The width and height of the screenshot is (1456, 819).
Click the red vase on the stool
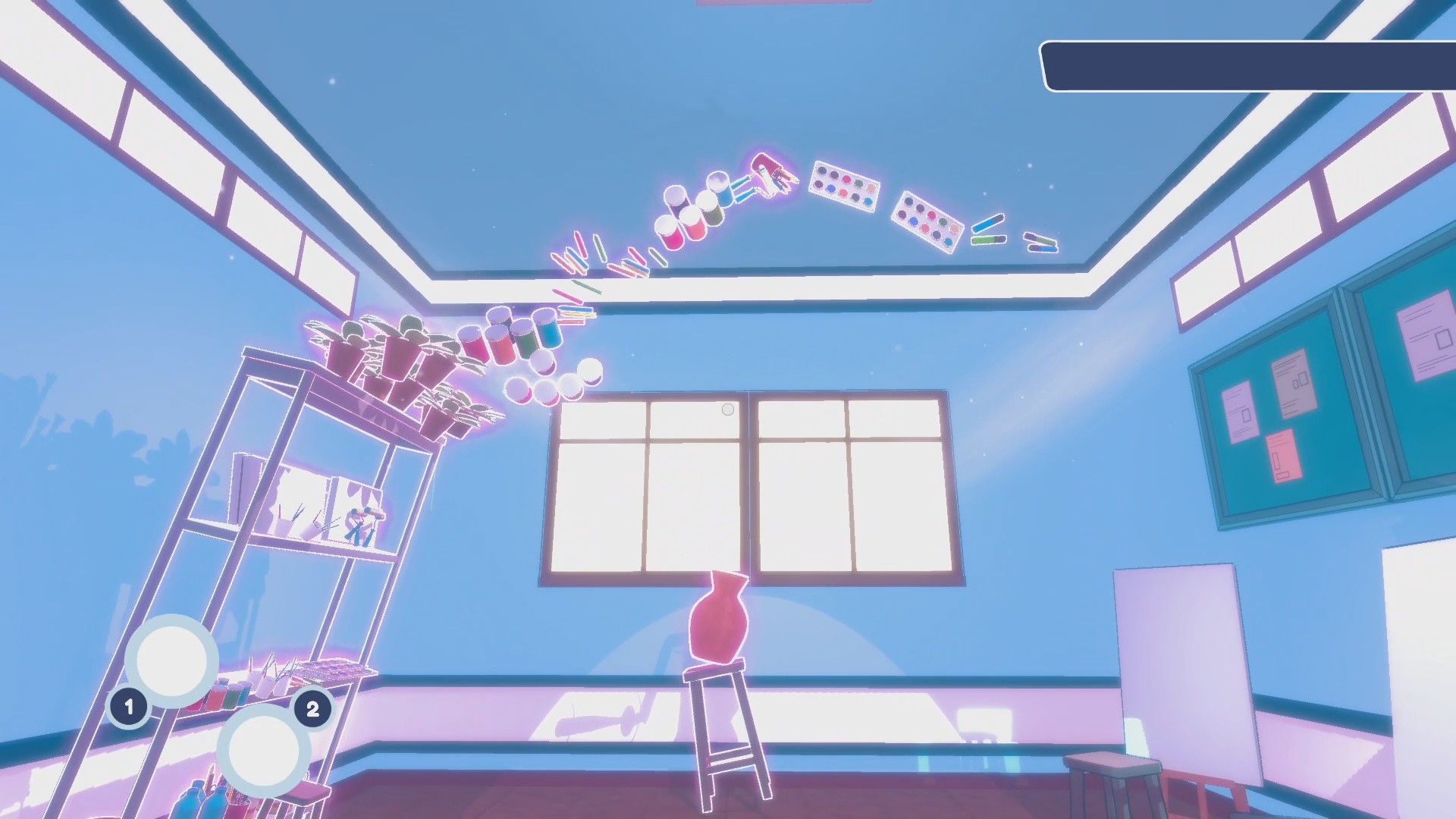click(720, 618)
